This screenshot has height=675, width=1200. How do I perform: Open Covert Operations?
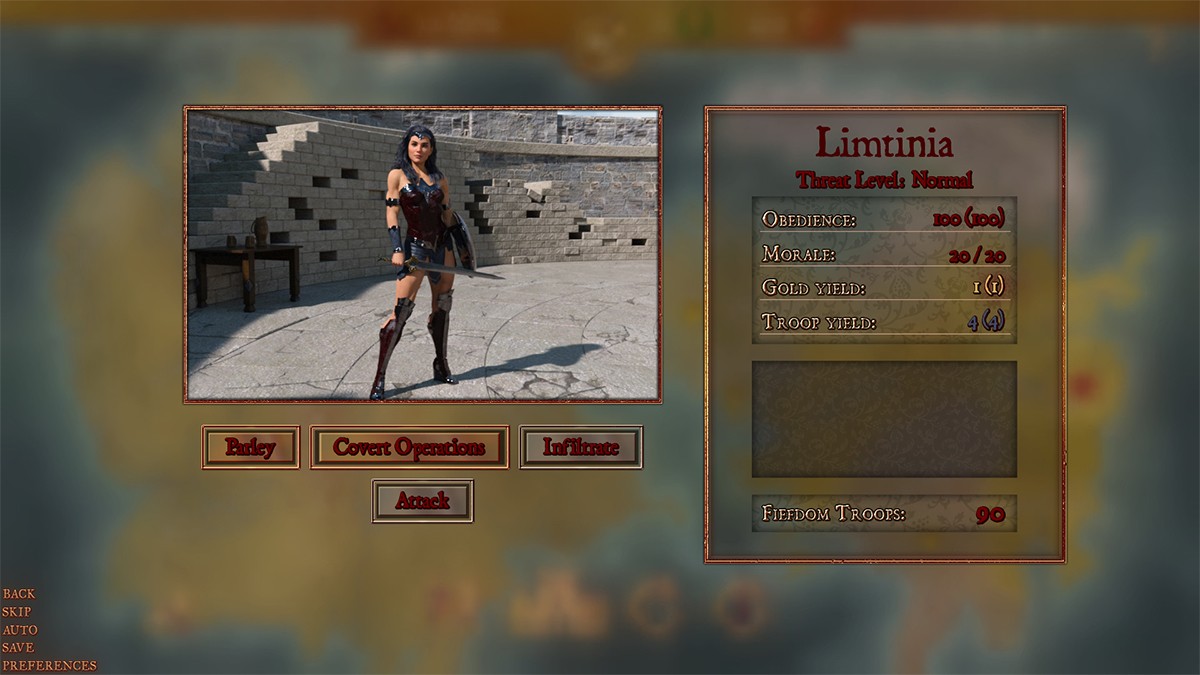coord(409,447)
